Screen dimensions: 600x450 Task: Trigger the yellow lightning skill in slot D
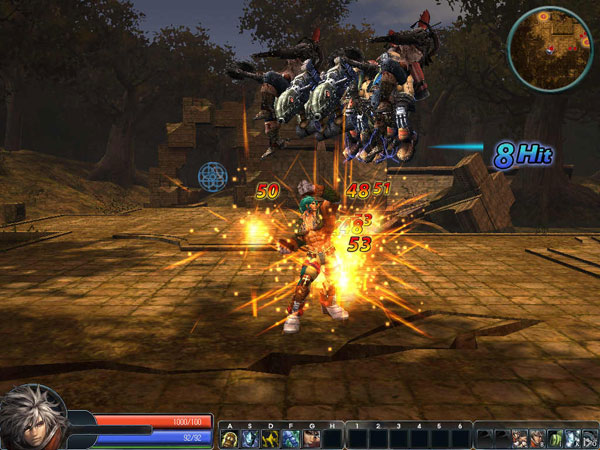click(270, 438)
